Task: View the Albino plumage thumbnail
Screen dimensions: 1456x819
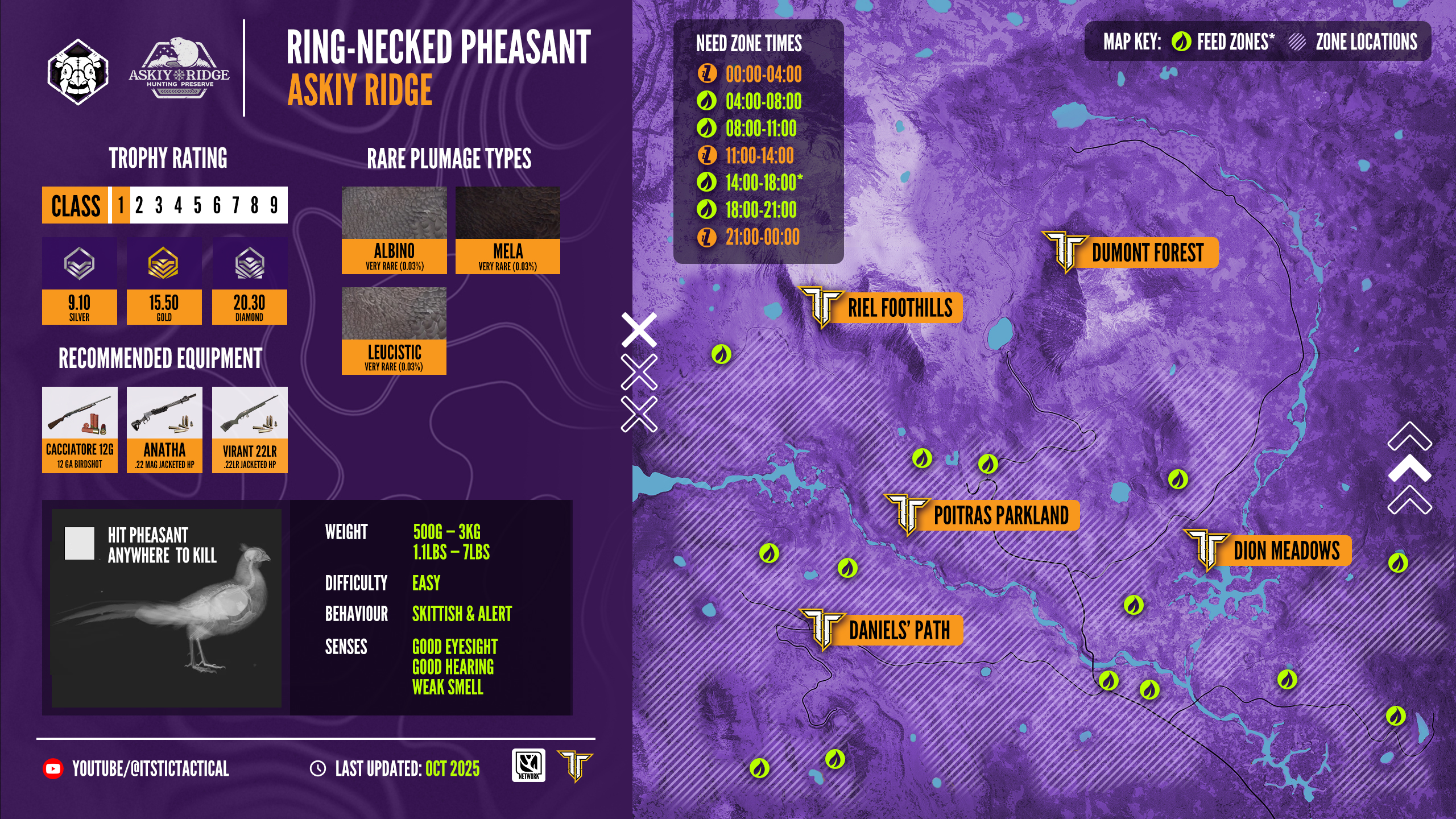Action: pyautogui.click(x=394, y=230)
